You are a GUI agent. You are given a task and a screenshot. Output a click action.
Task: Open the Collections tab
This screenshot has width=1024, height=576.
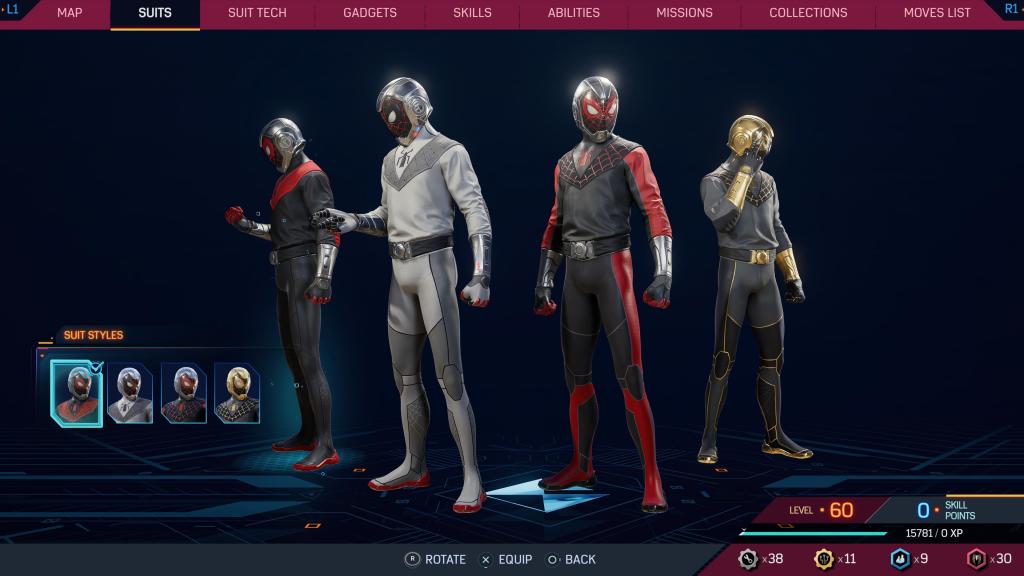pyautogui.click(x=808, y=13)
